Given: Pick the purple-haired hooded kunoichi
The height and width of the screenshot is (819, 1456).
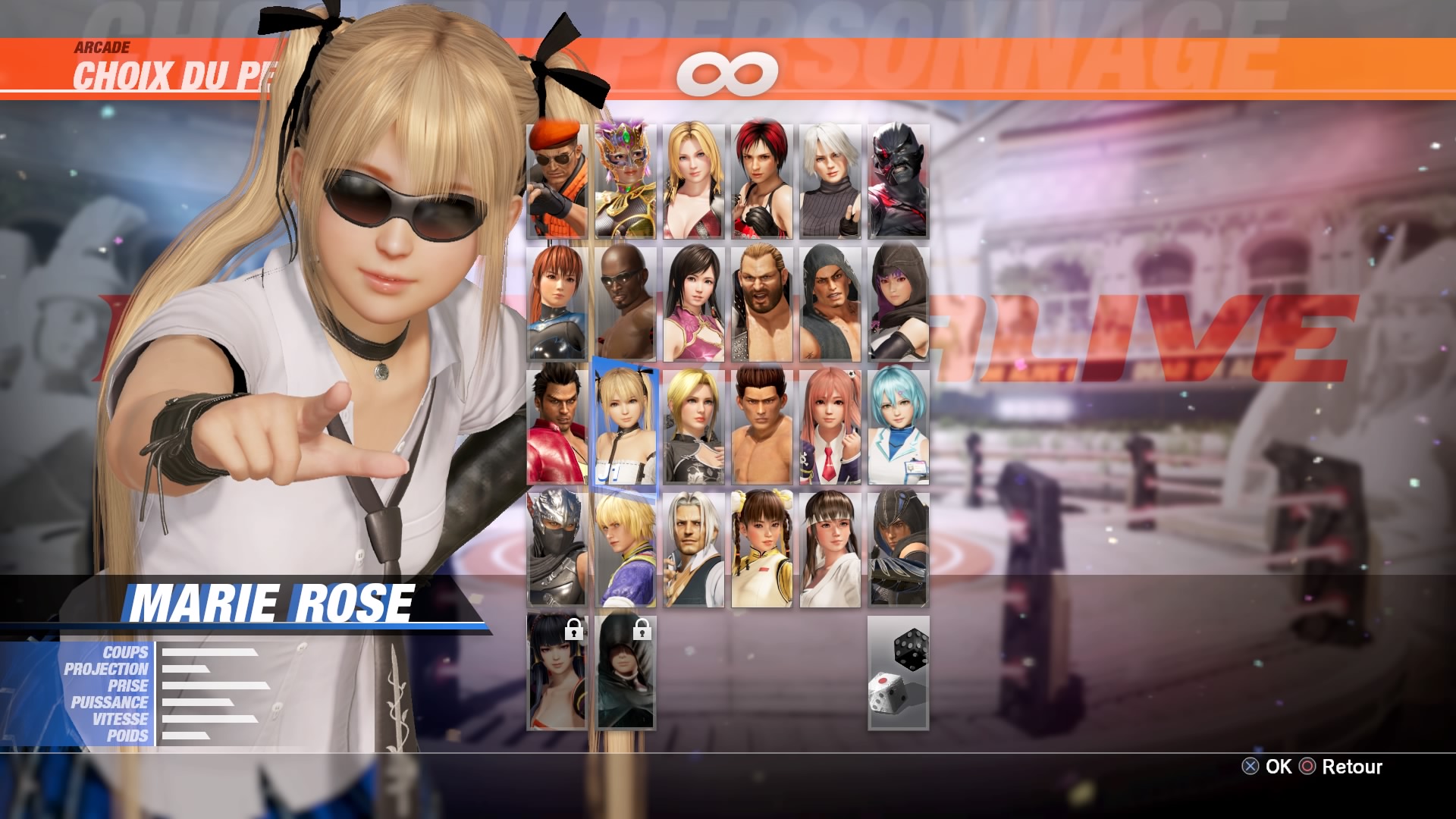Looking at the screenshot, I should [898, 303].
